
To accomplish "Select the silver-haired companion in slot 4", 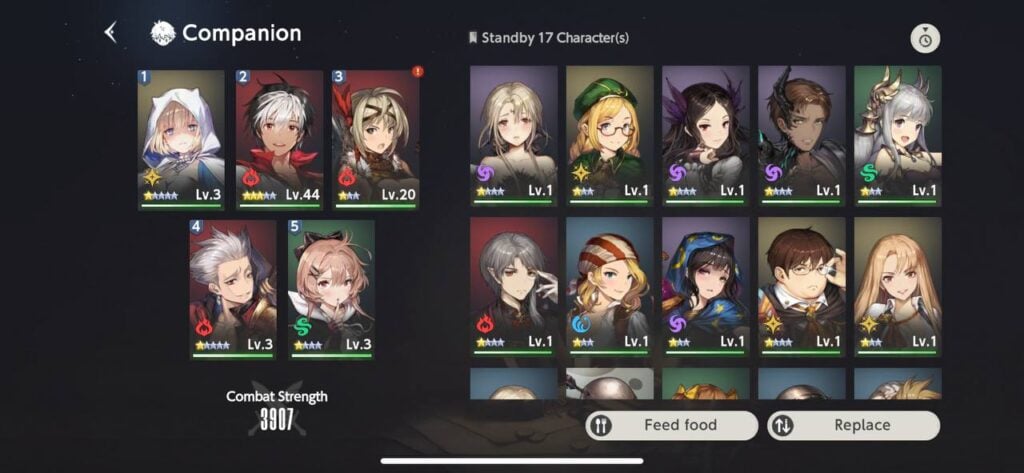I will click(233, 288).
